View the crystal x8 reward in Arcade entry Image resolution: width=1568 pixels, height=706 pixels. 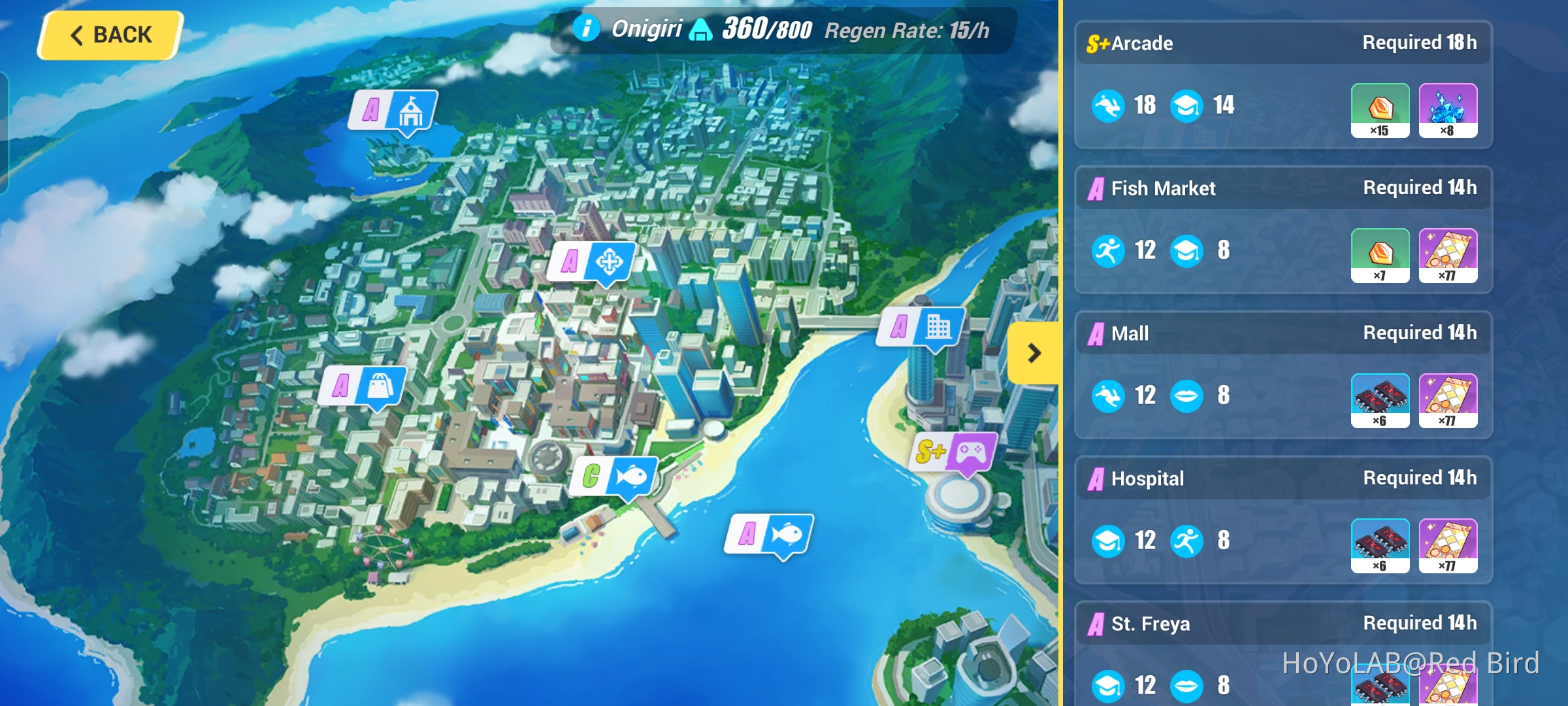click(x=1449, y=110)
